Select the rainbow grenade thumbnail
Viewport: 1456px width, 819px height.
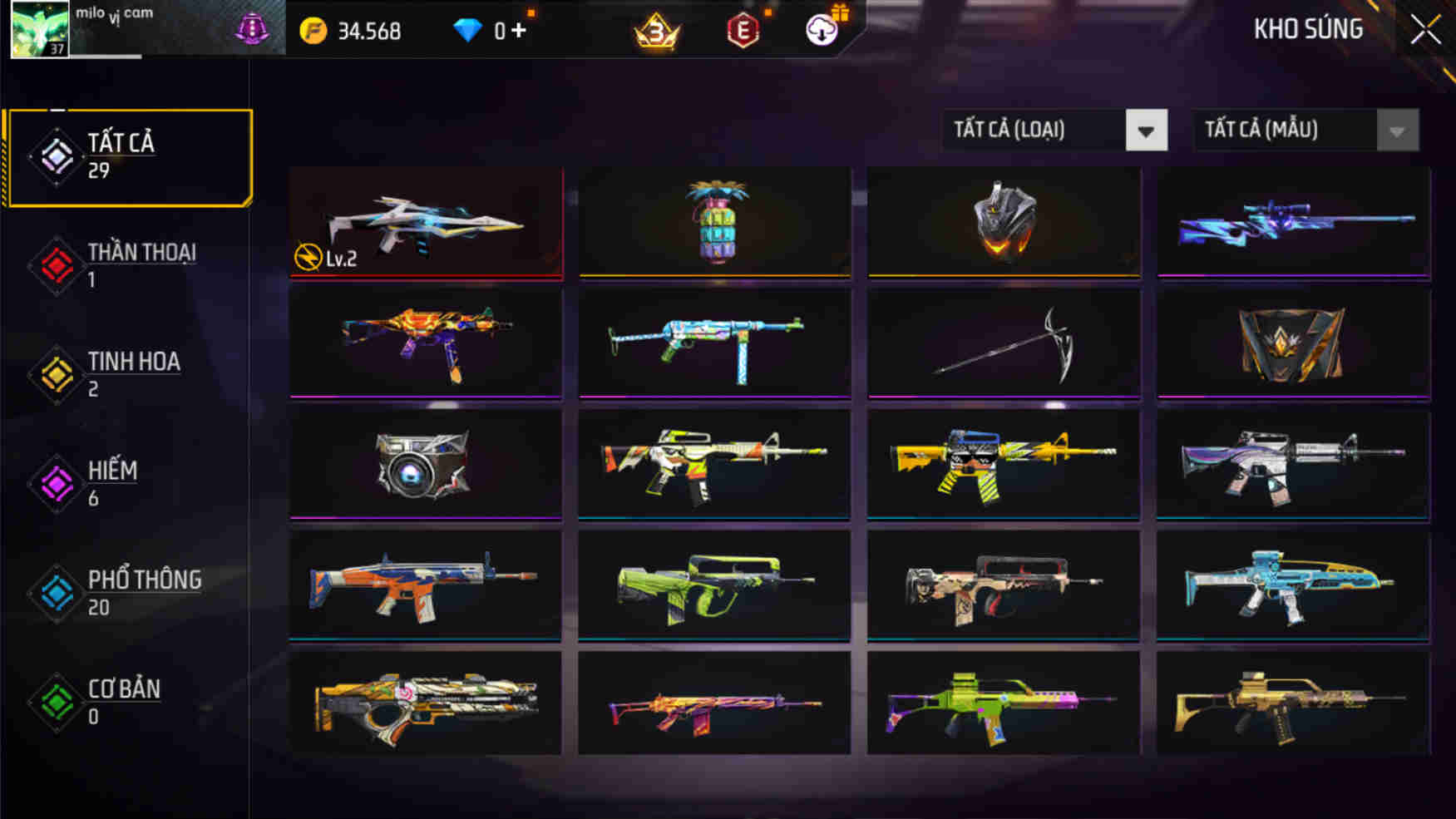pos(713,220)
